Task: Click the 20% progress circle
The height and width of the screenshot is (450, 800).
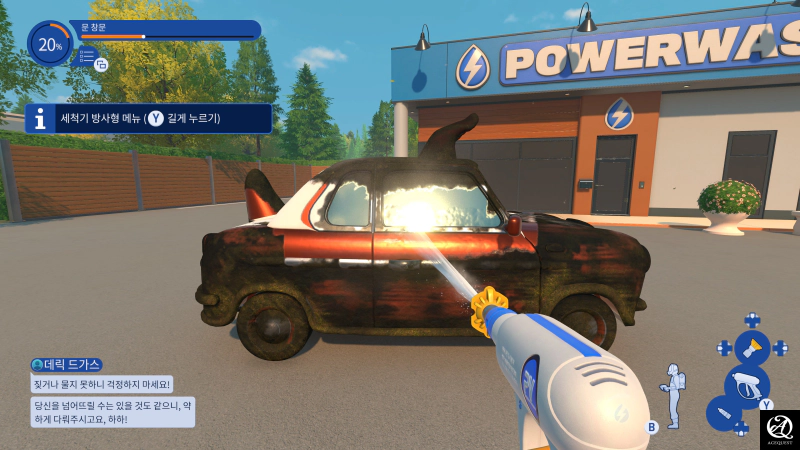Action: [49, 44]
